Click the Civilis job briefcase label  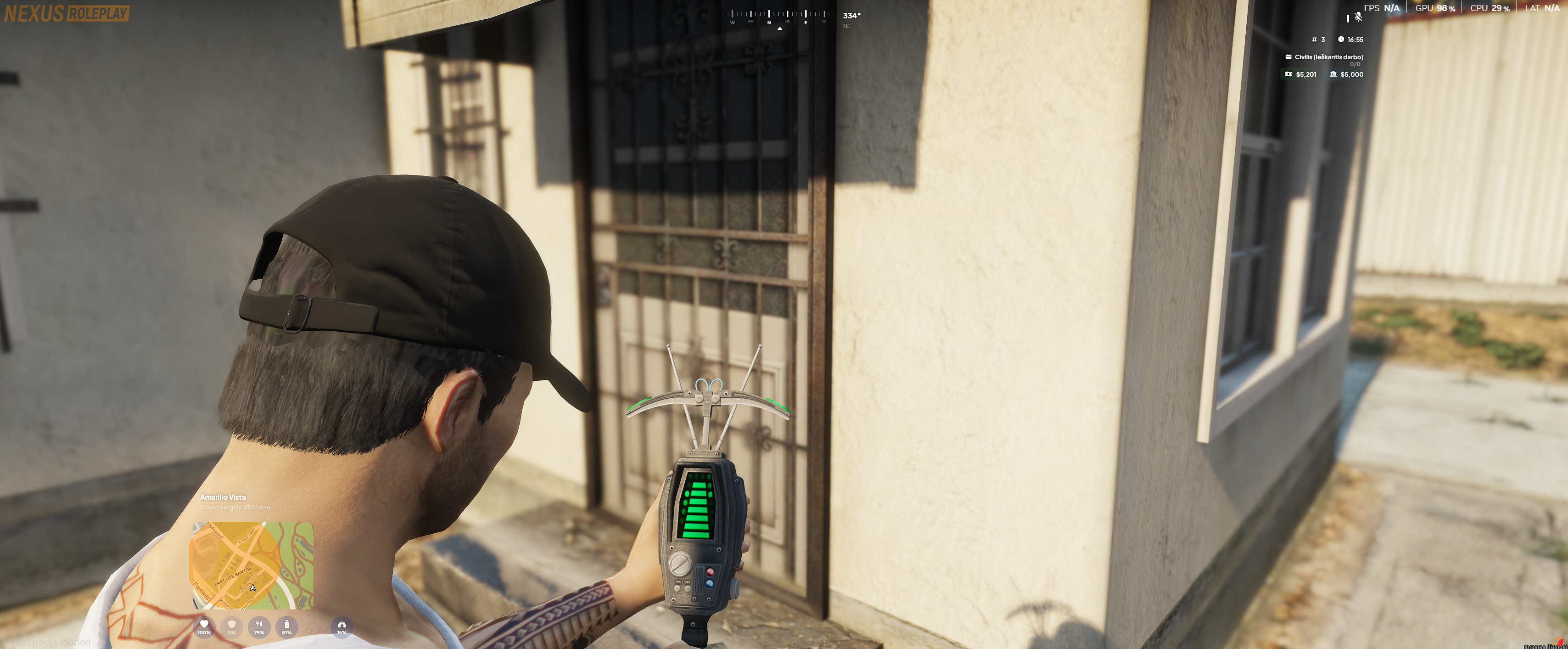[x=1324, y=57]
